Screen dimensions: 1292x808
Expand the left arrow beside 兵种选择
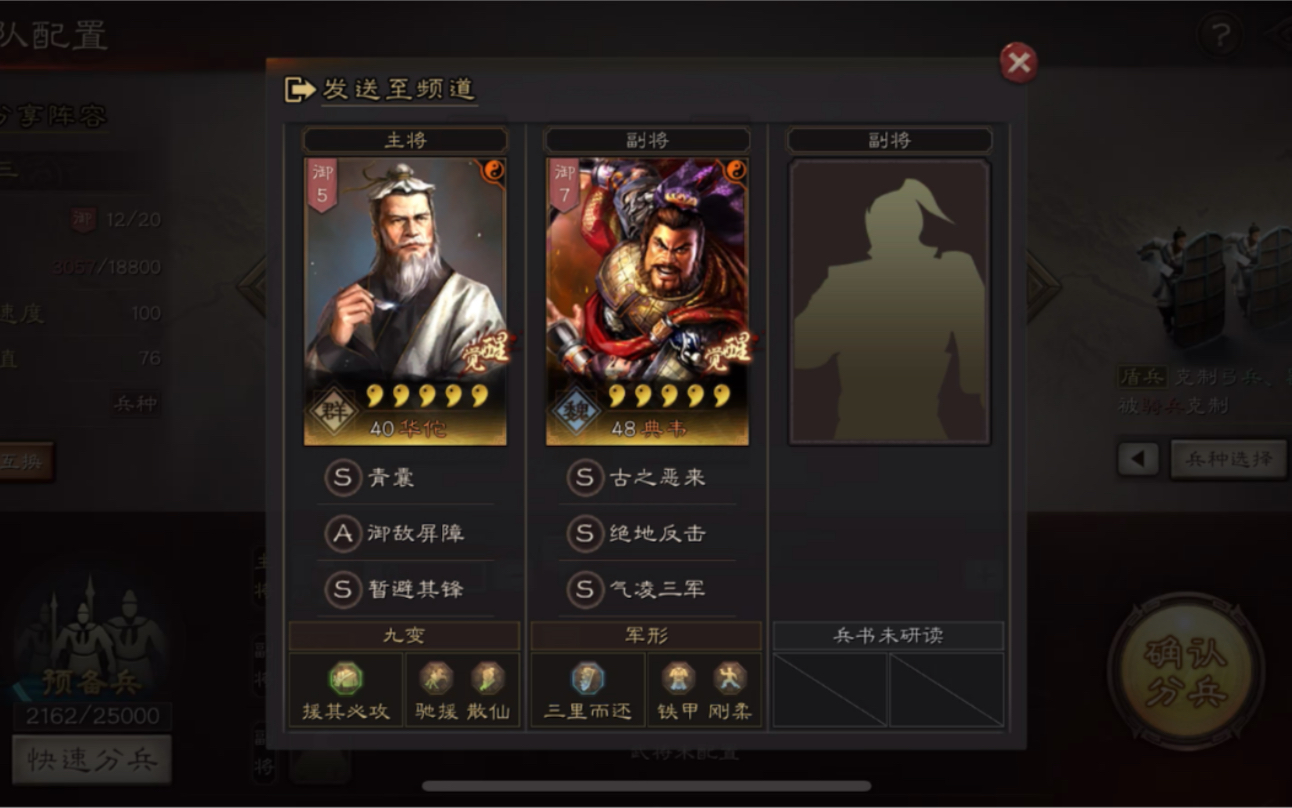[x=1138, y=459]
